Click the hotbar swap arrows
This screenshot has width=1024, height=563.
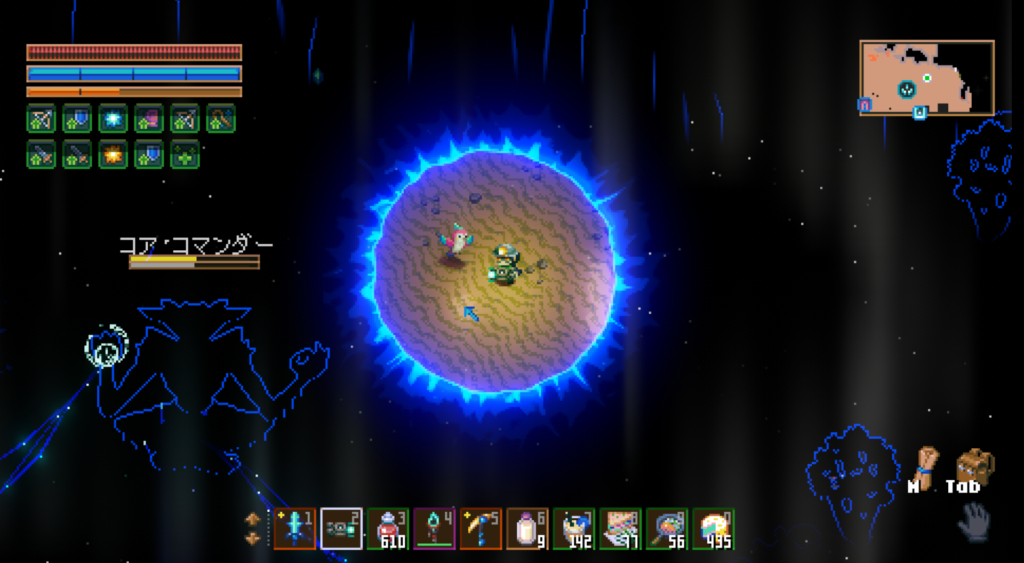[252, 529]
